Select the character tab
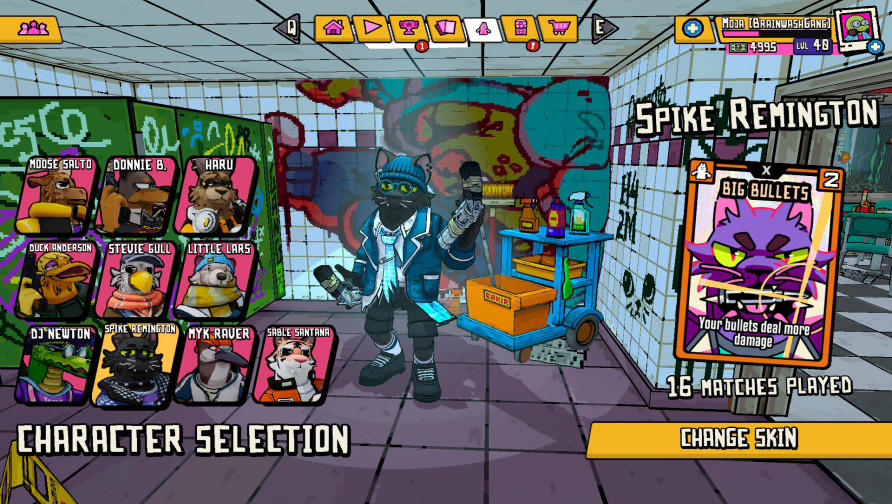Image resolution: width=892 pixels, height=504 pixels. tap(484, 28)
